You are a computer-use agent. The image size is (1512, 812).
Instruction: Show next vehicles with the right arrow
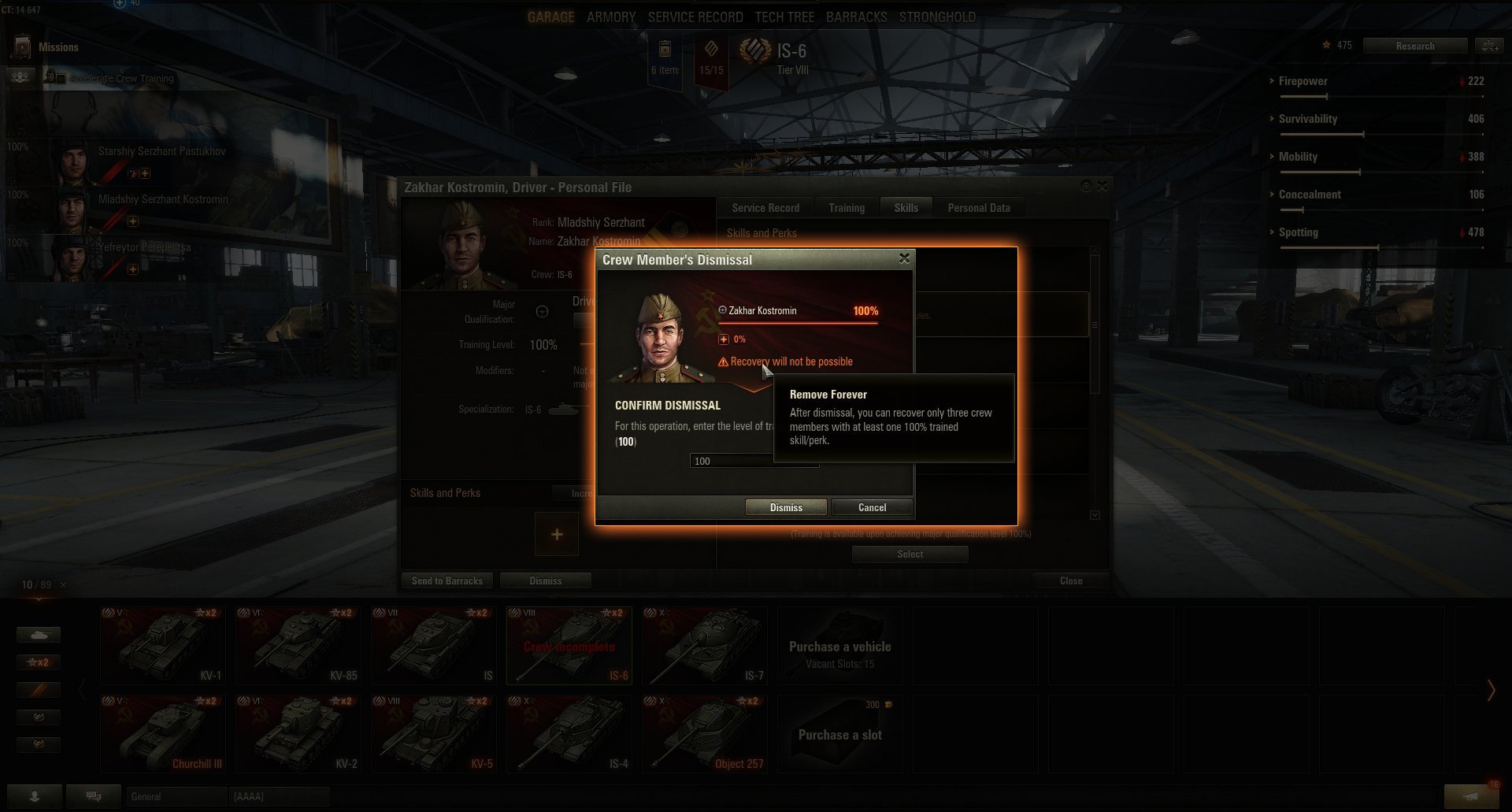click(x=1490, y=690)
